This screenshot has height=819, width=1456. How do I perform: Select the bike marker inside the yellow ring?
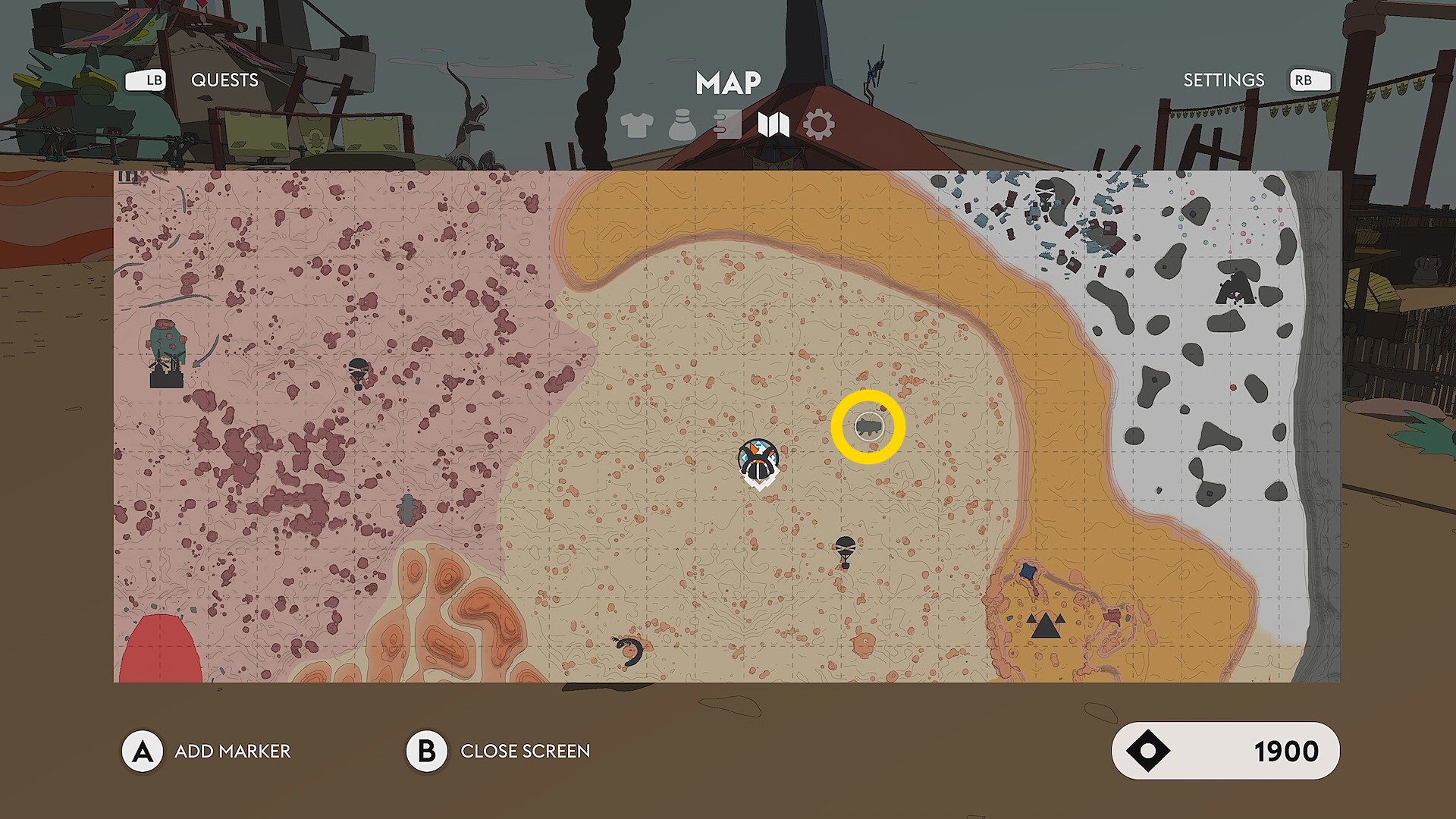pos(868,427)
